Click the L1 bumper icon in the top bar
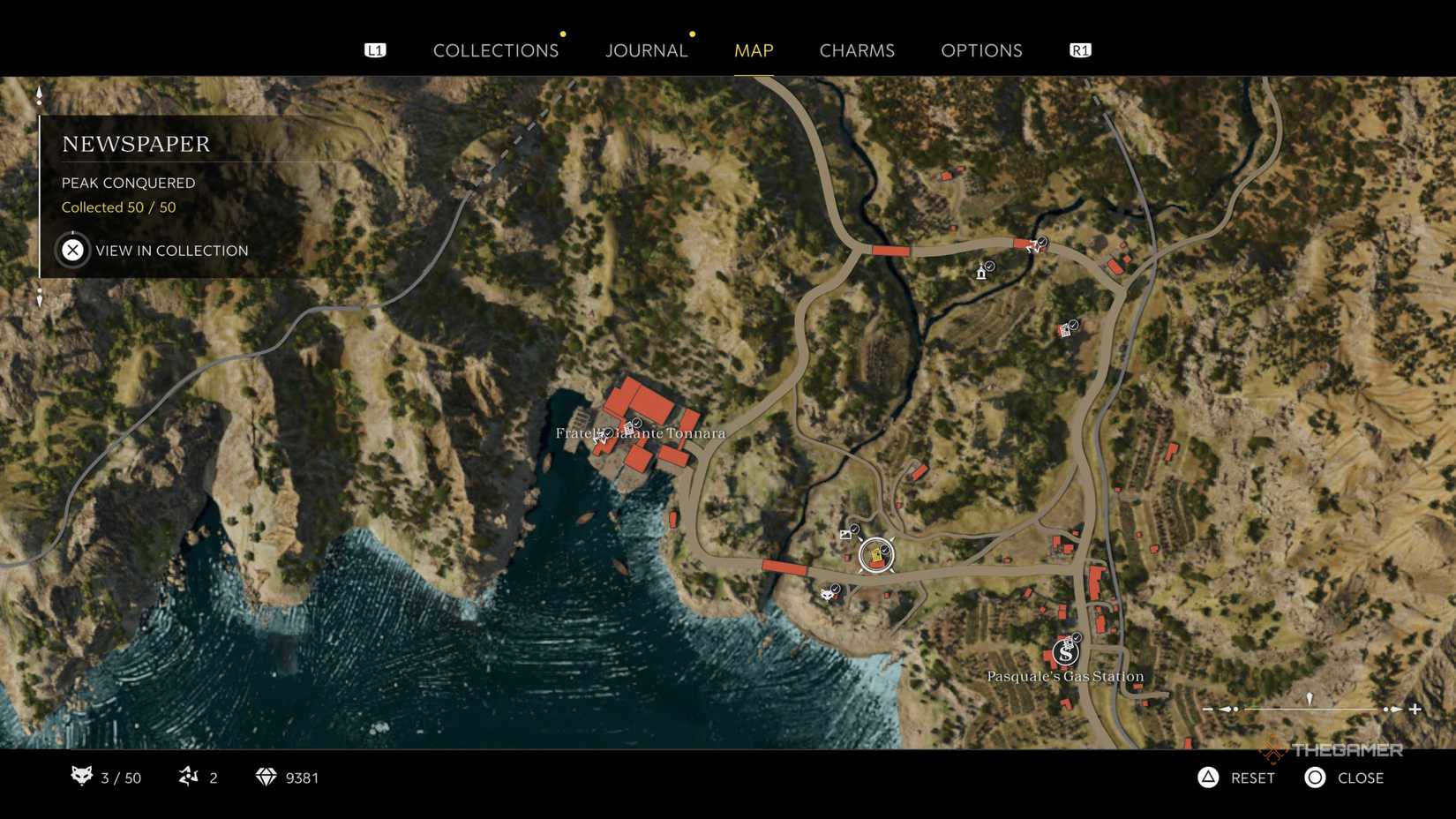The image size is (1456, 819). [376, 49]
